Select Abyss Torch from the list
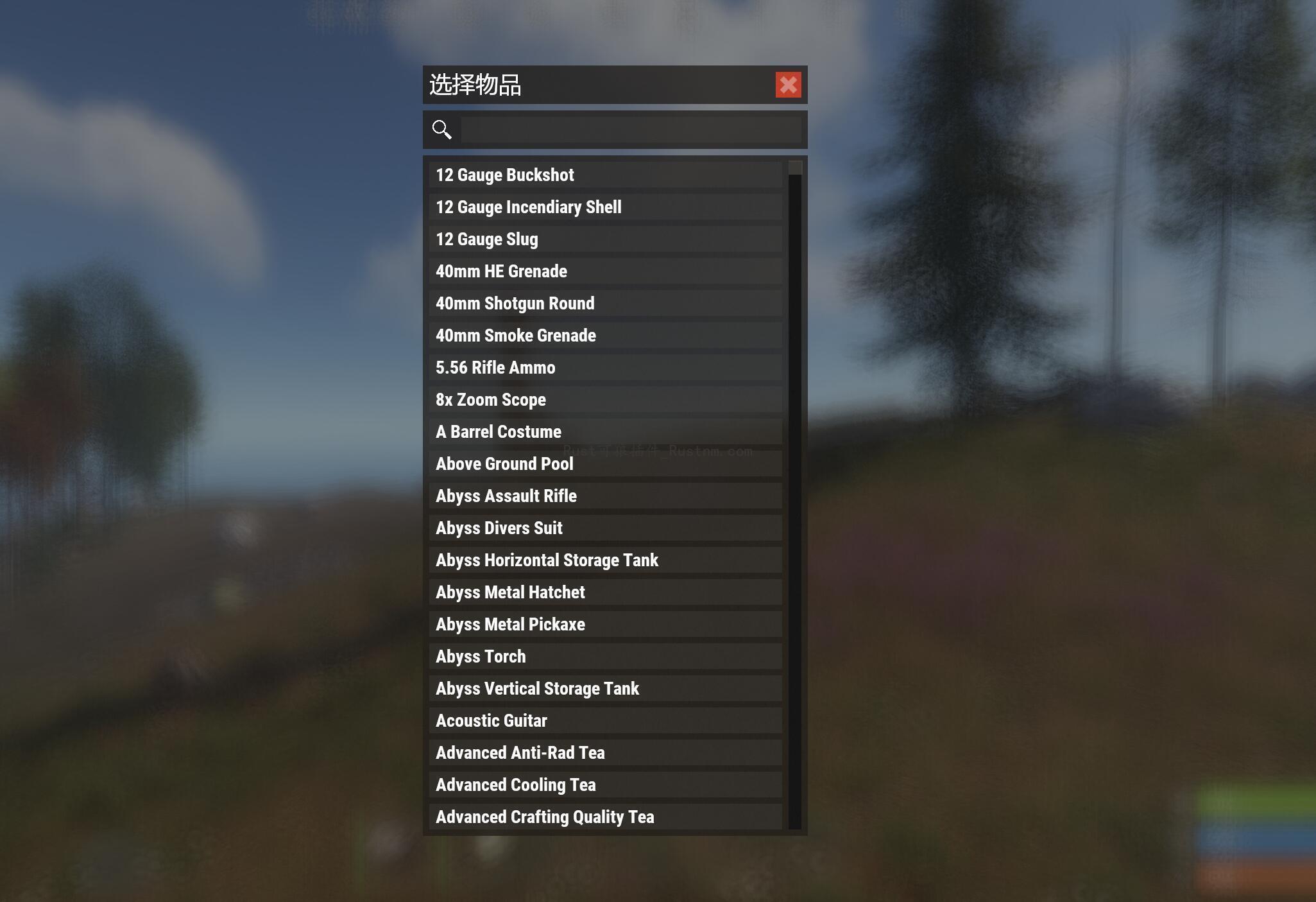 605,656
